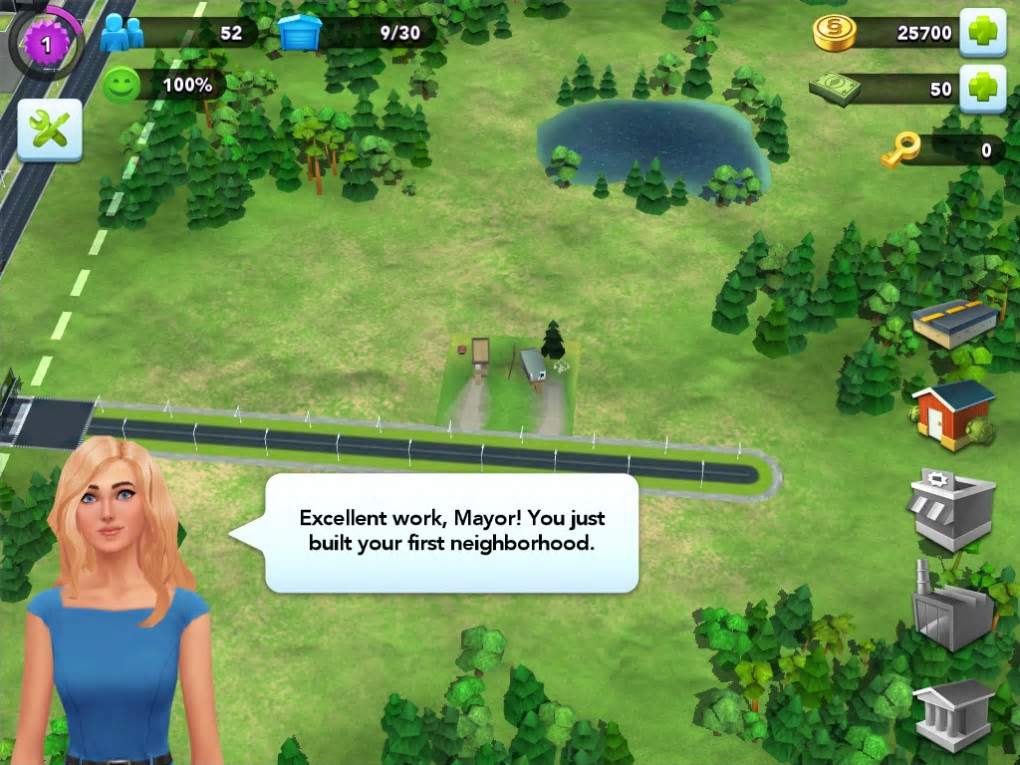The width and height of the screenshot is (1020, 765).
Task: Tap the blue population people icon
Action: [122, 33]
